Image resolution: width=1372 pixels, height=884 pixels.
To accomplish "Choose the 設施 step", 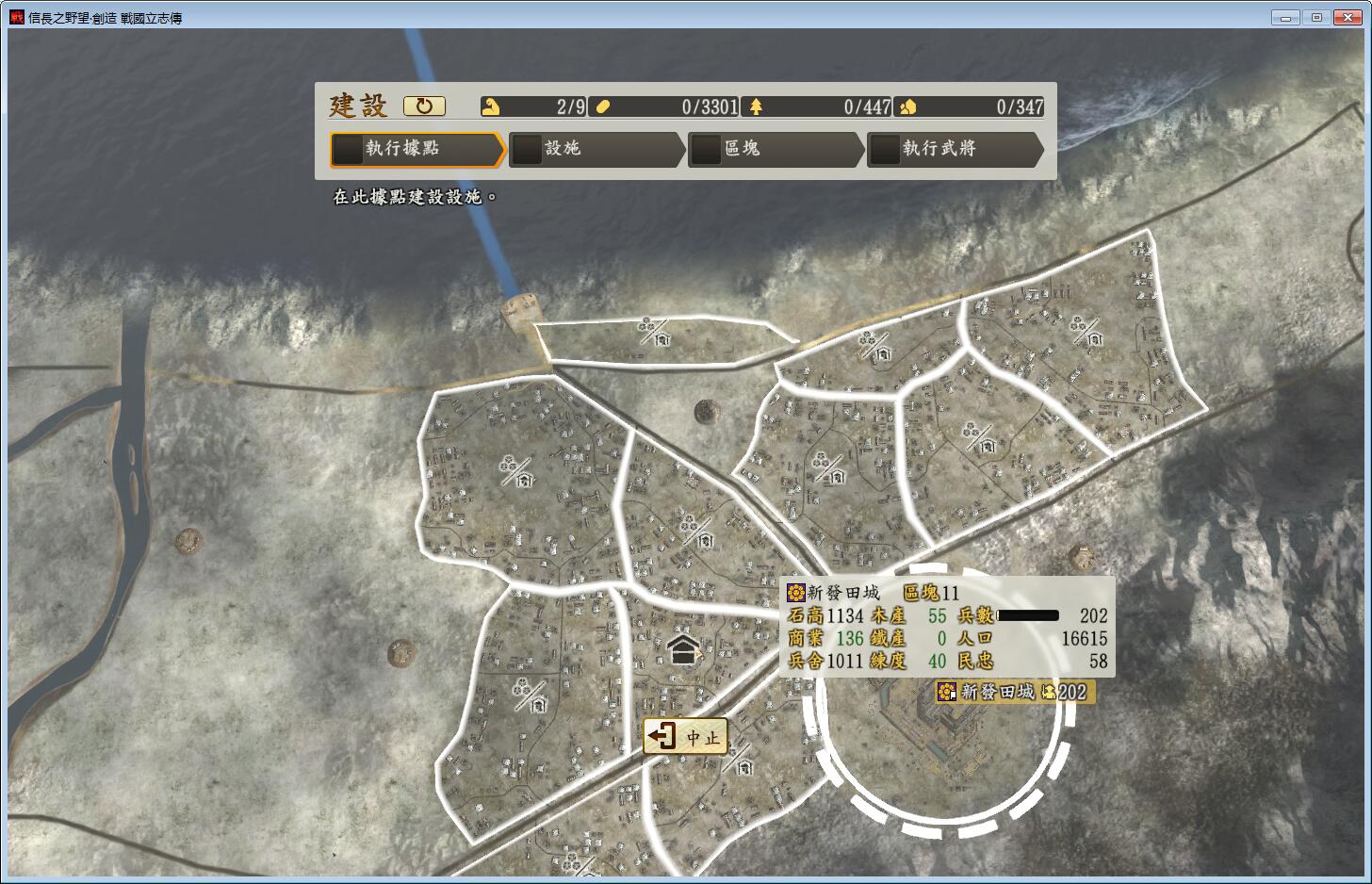I will tap(595, 149).
